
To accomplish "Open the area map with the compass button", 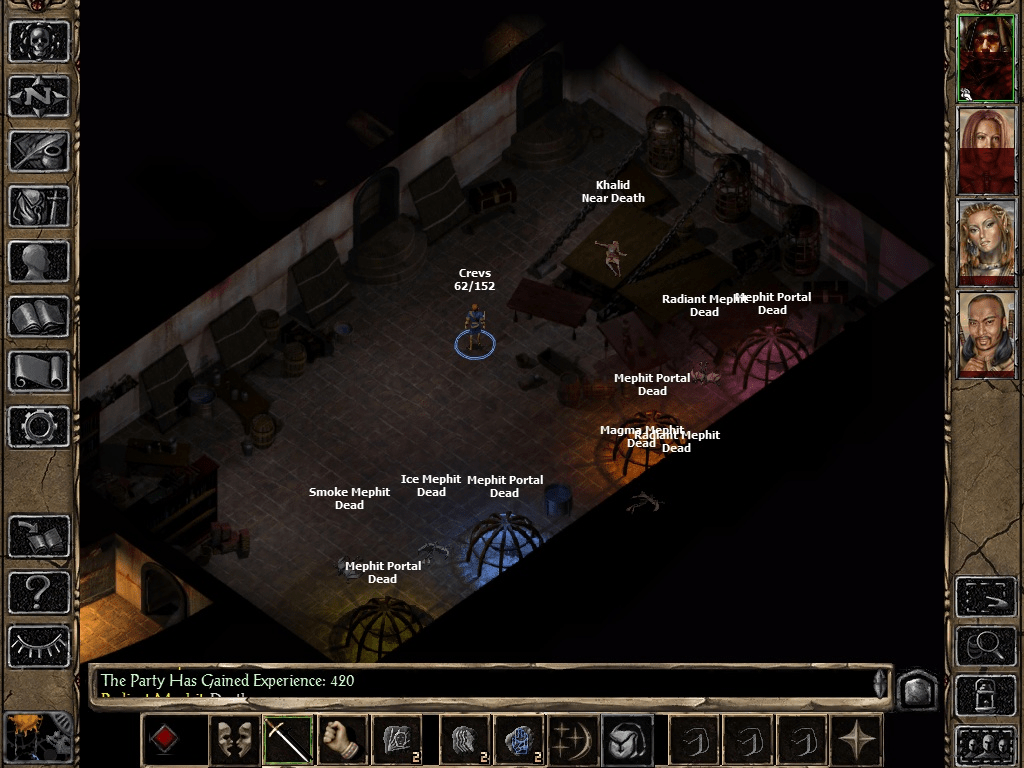I will (x=40, y=97).
